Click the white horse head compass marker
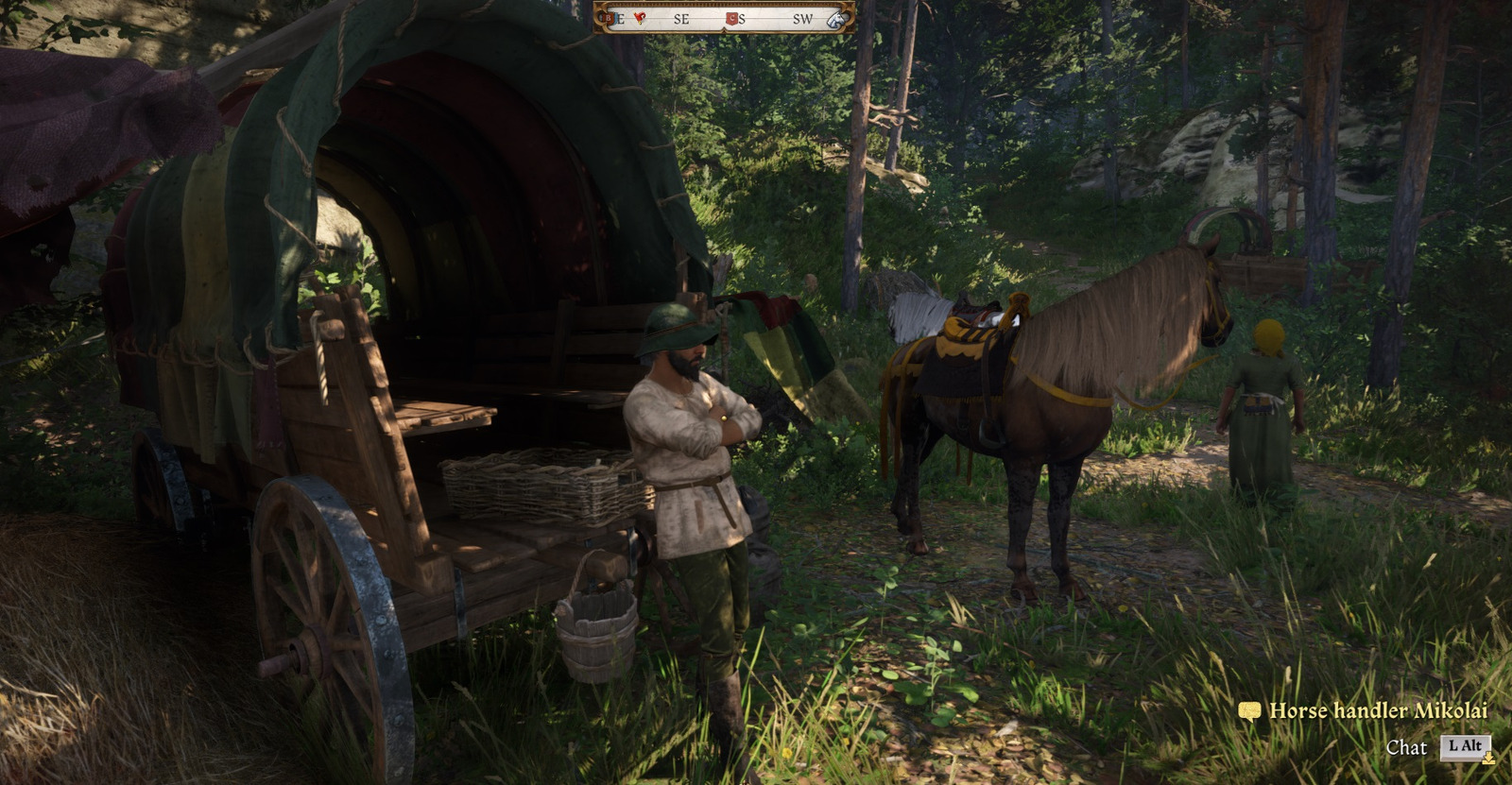Viewport: 1512px width, 785px height. (835, 19)
